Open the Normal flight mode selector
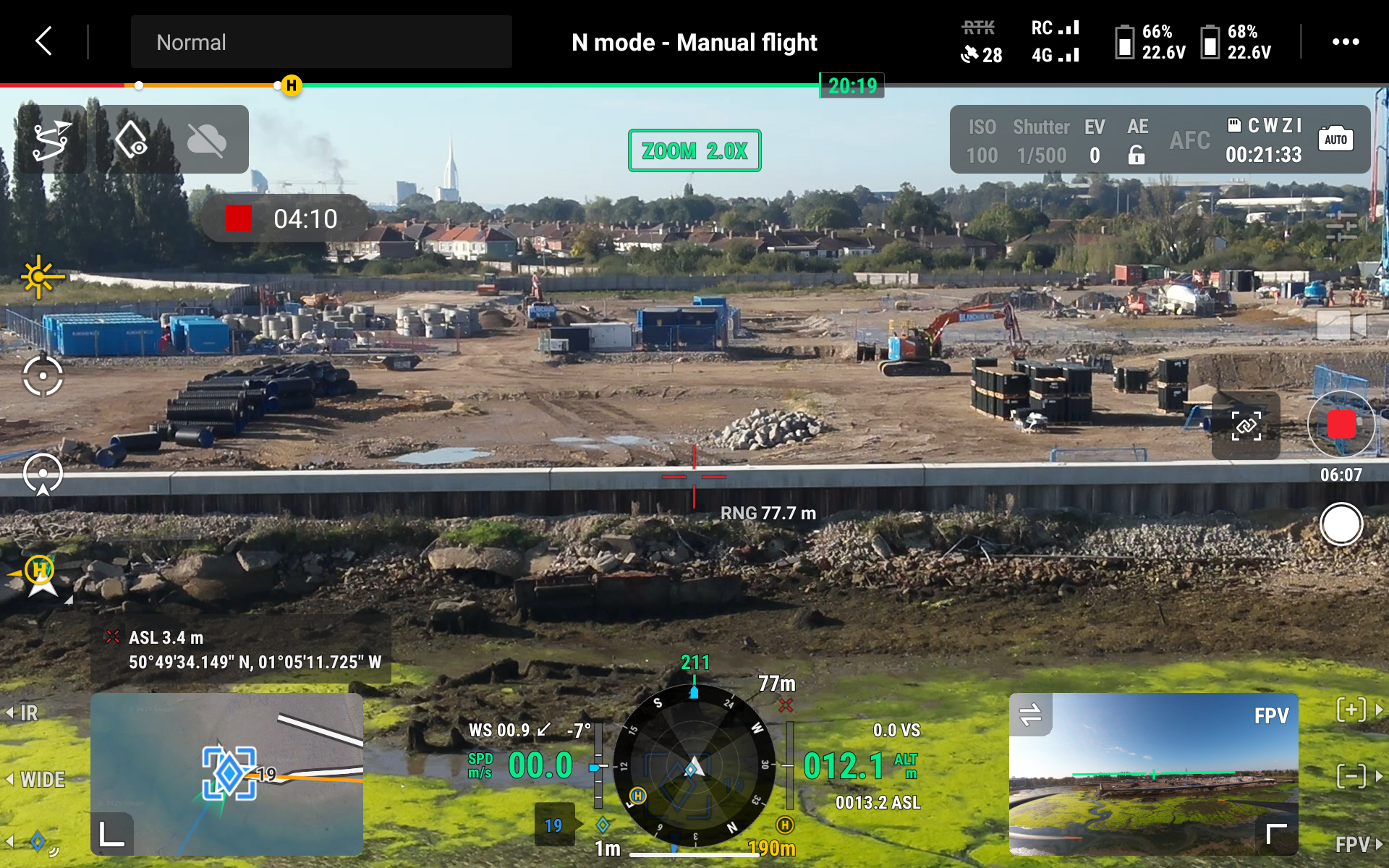The width and height of the screenshot is (1389, 868). coord(321,42)
